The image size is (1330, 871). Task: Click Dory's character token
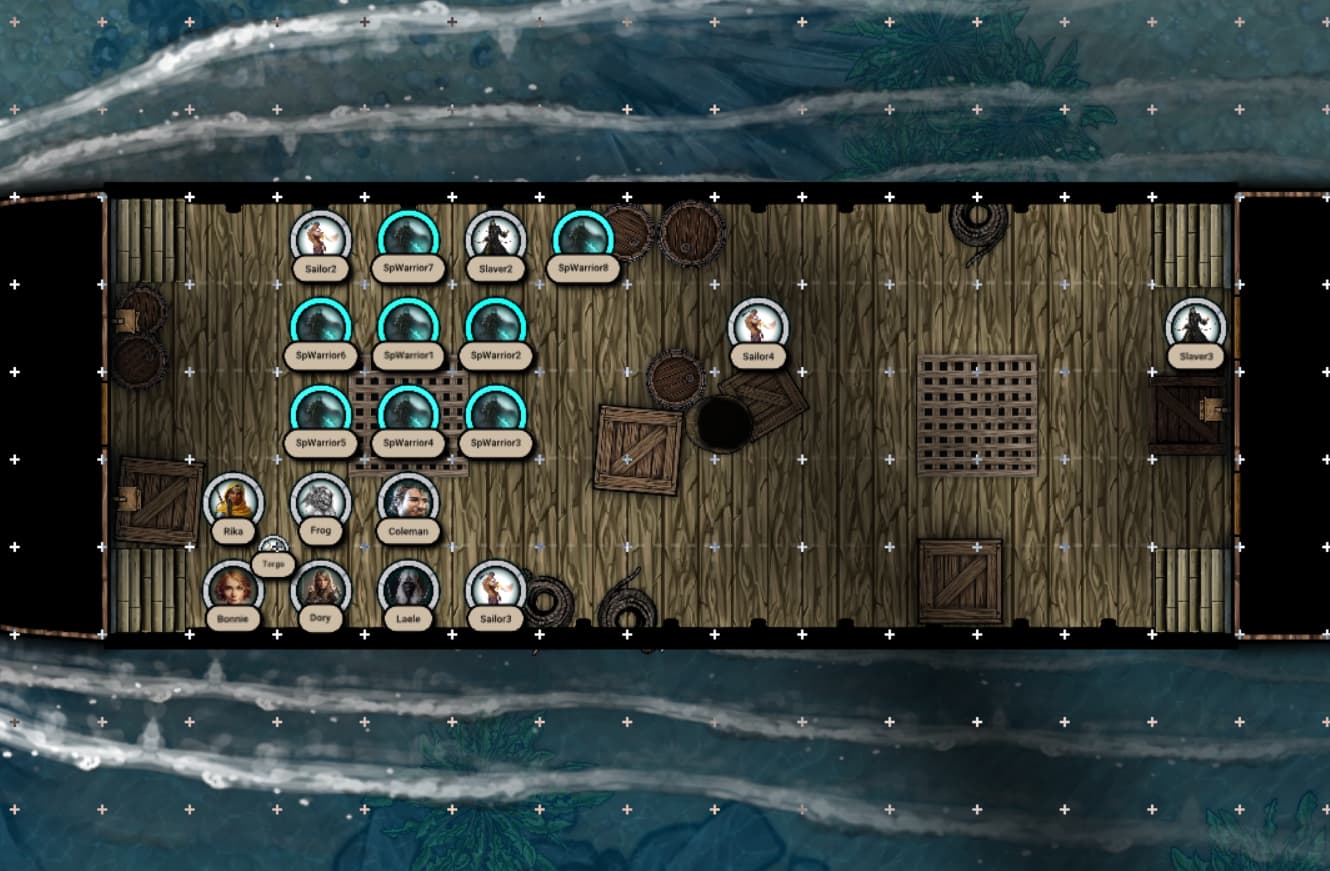point(321,590)
